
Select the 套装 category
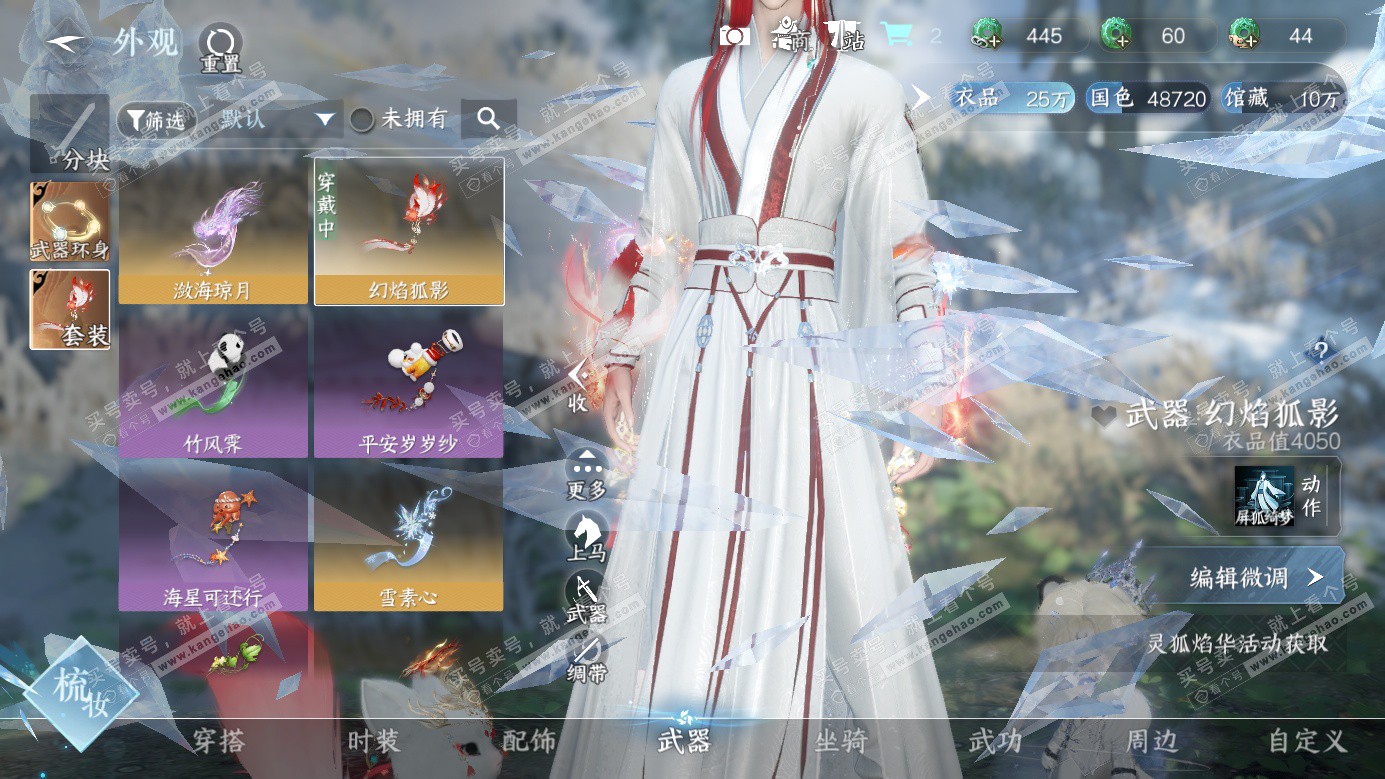pos(70,309)
